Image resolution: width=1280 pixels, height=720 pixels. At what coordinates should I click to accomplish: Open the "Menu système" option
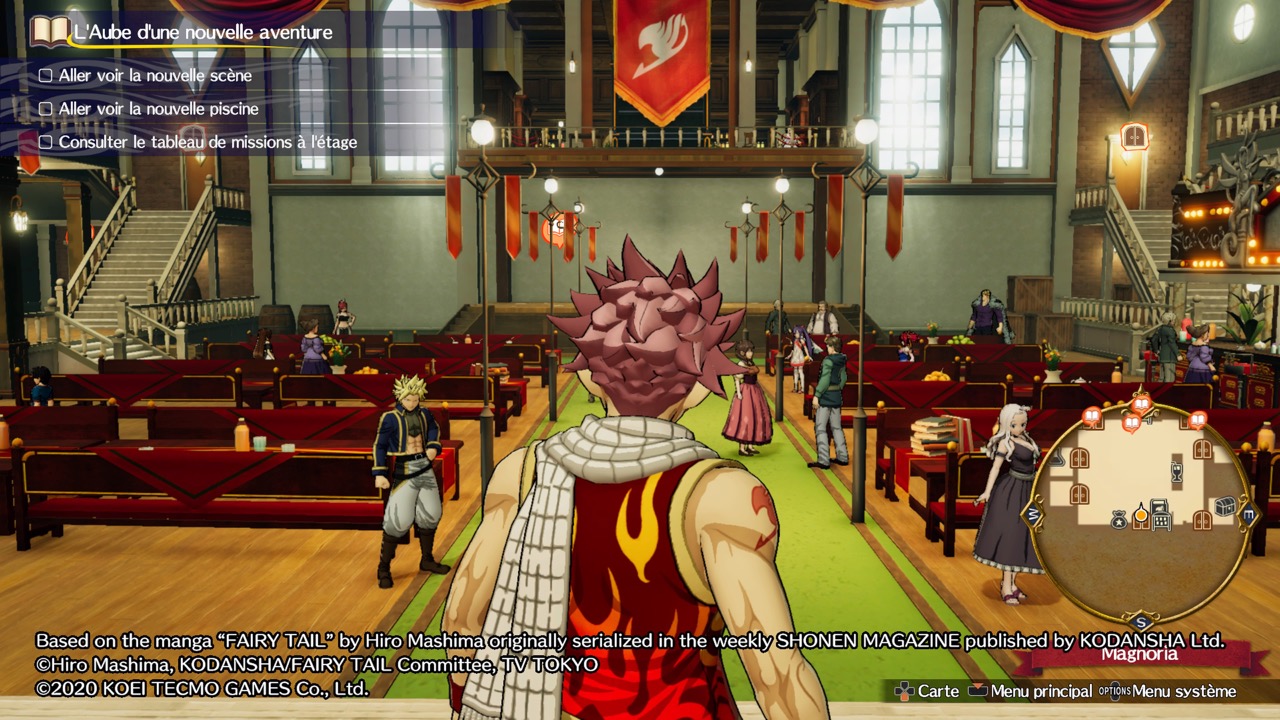1169,691
